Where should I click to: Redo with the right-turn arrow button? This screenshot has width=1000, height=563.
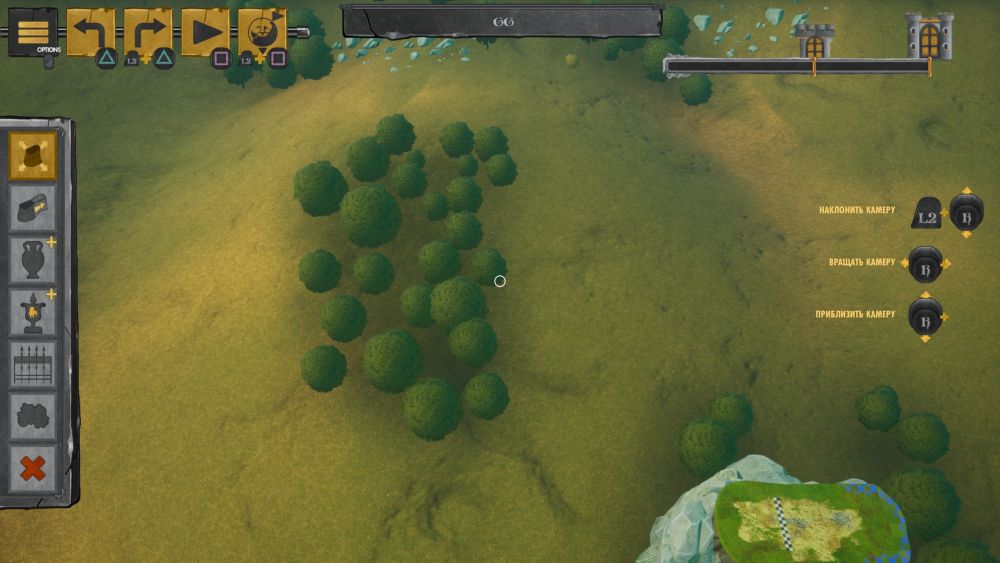(147, 31)
